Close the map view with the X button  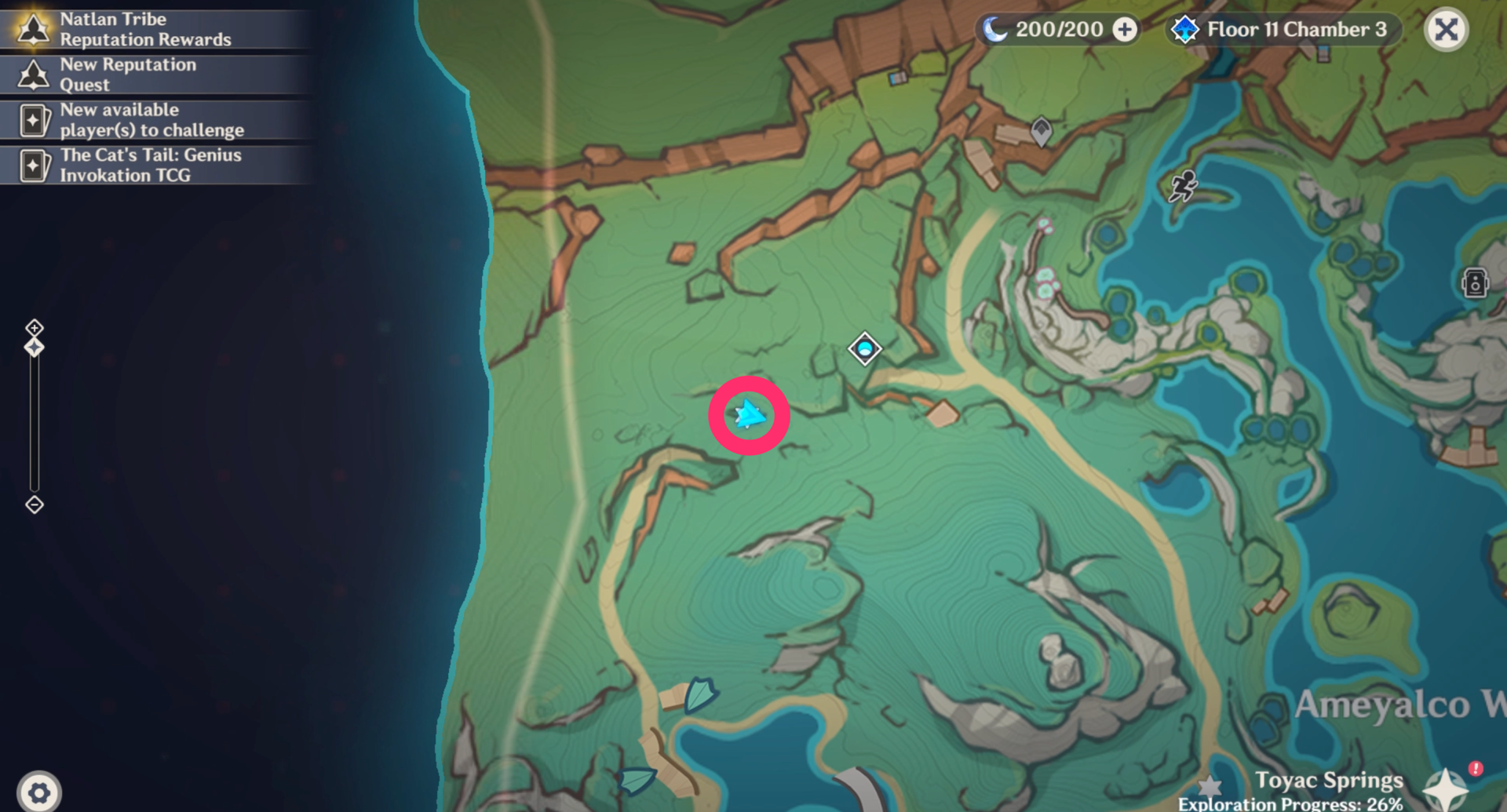pos(1447,29)
